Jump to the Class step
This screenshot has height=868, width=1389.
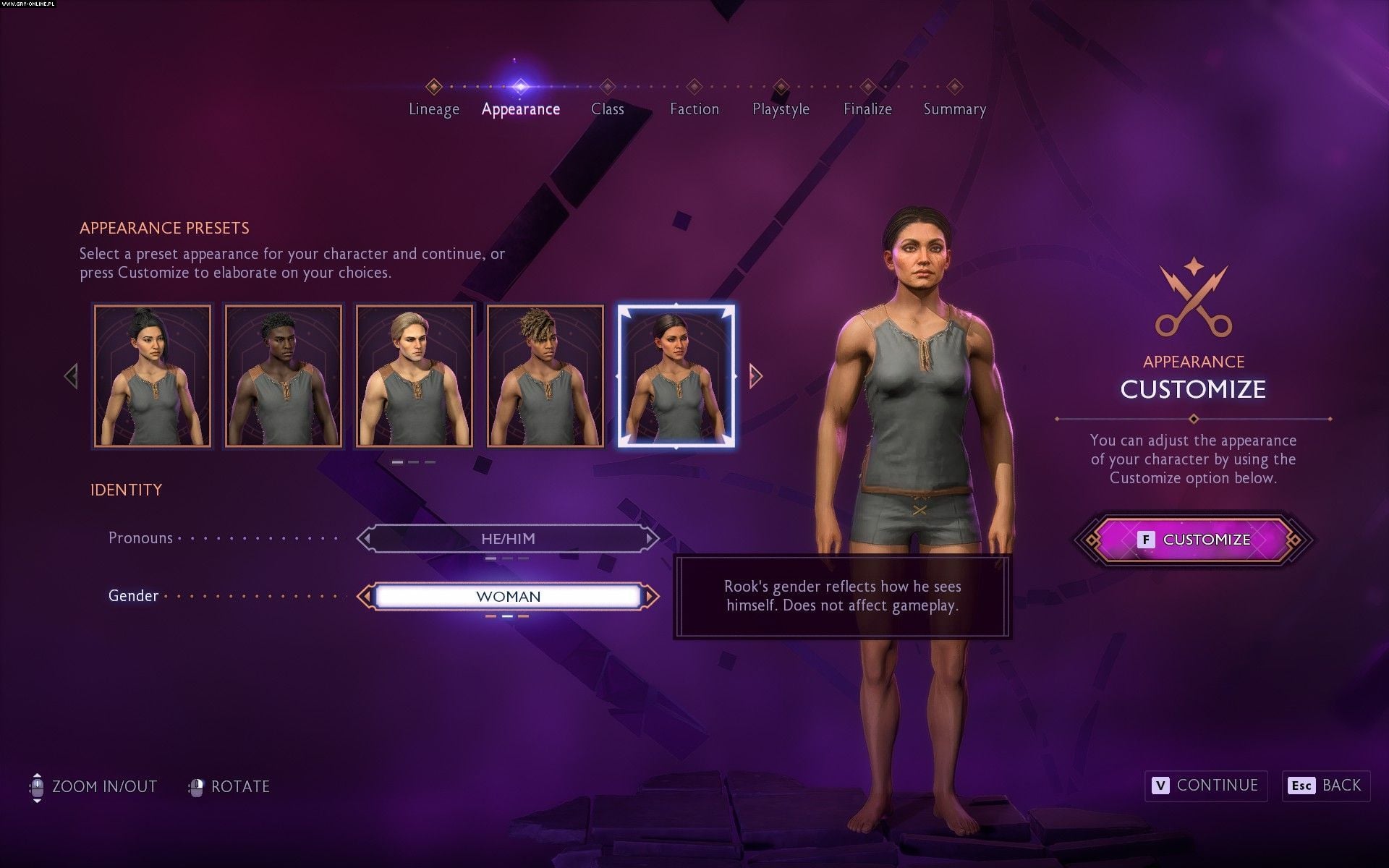click(x=607, y=109)
